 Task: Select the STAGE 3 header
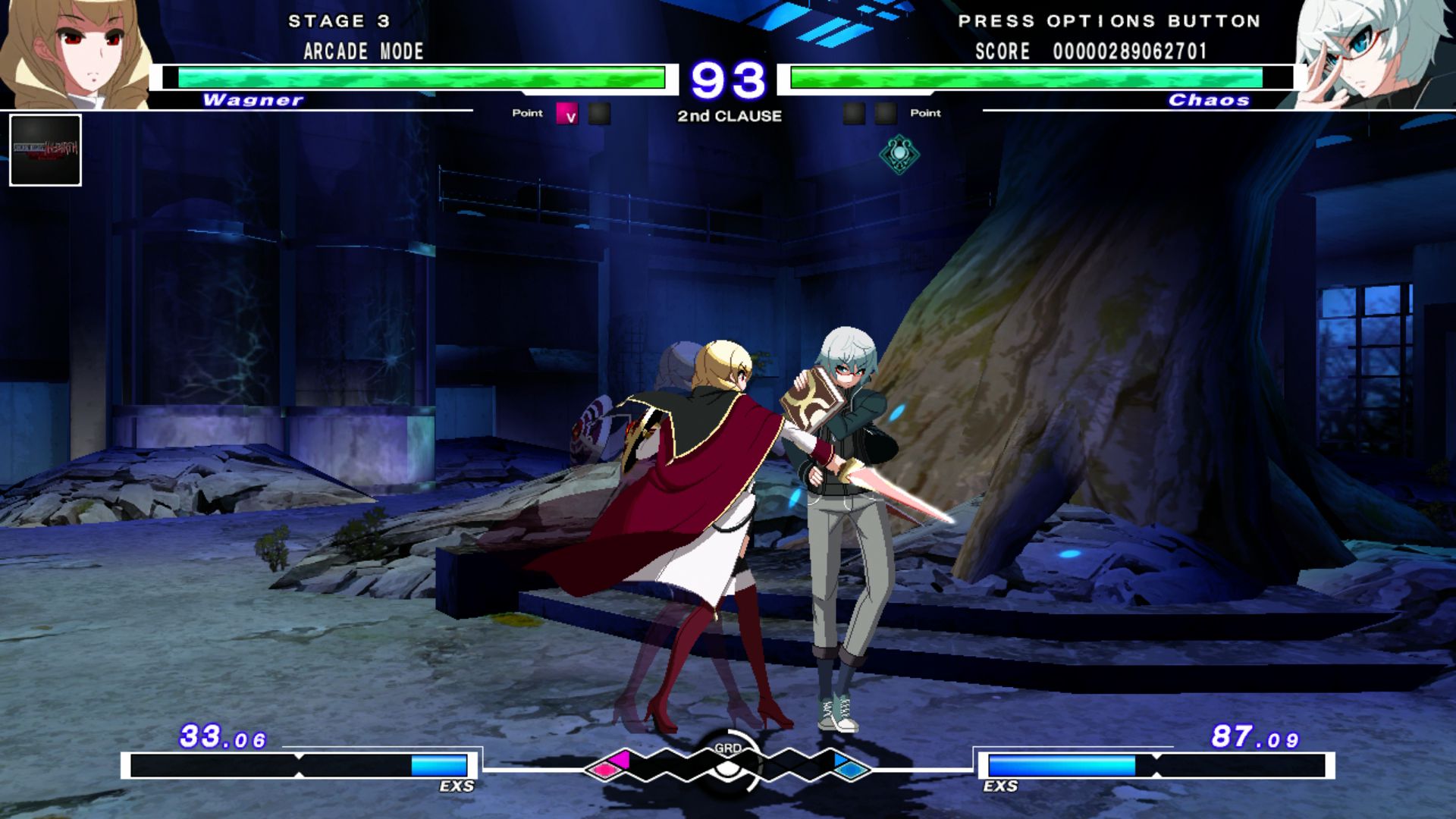tap(340, 21)
